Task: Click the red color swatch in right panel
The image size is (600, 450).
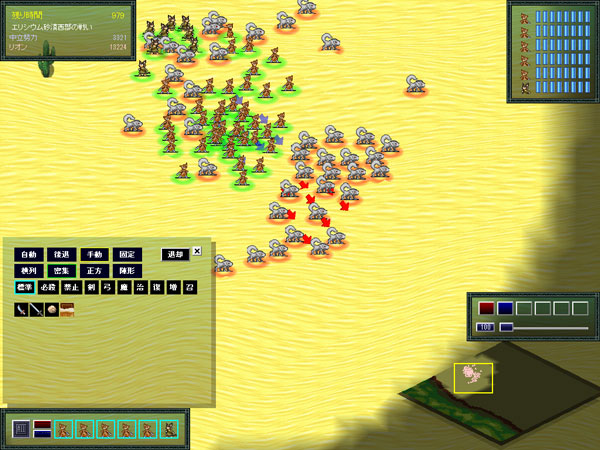Action: point(486,308)
